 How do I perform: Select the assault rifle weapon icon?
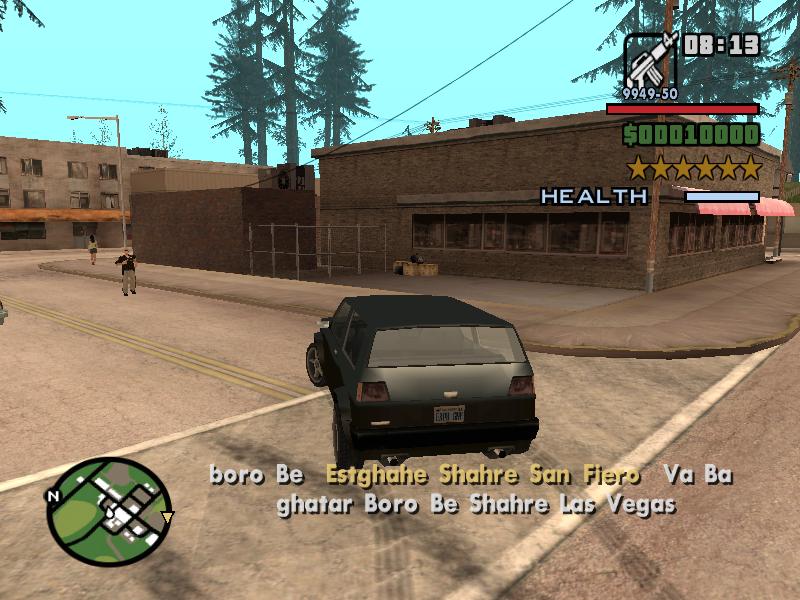click(x=650, y=60)
